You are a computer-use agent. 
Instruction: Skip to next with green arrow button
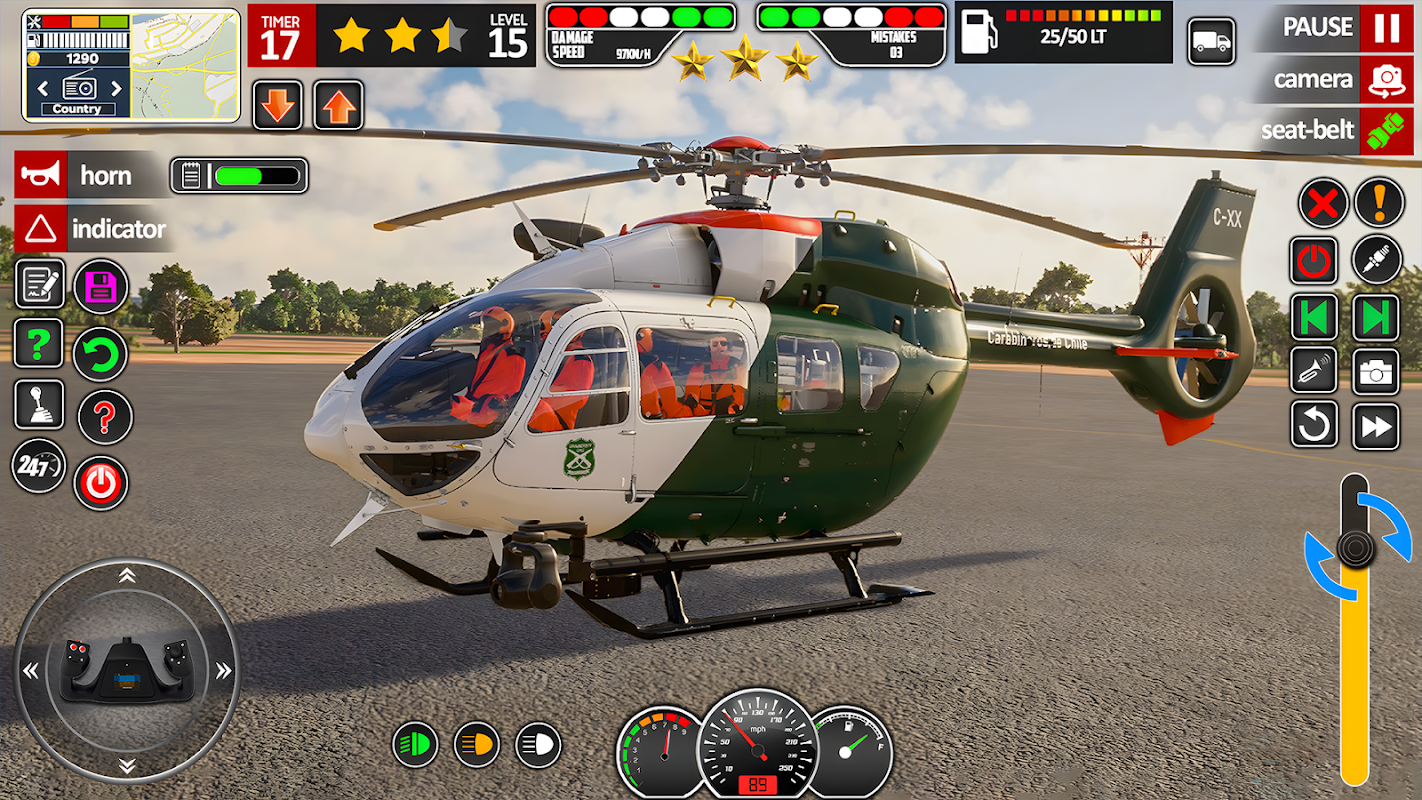point(1376,317)
